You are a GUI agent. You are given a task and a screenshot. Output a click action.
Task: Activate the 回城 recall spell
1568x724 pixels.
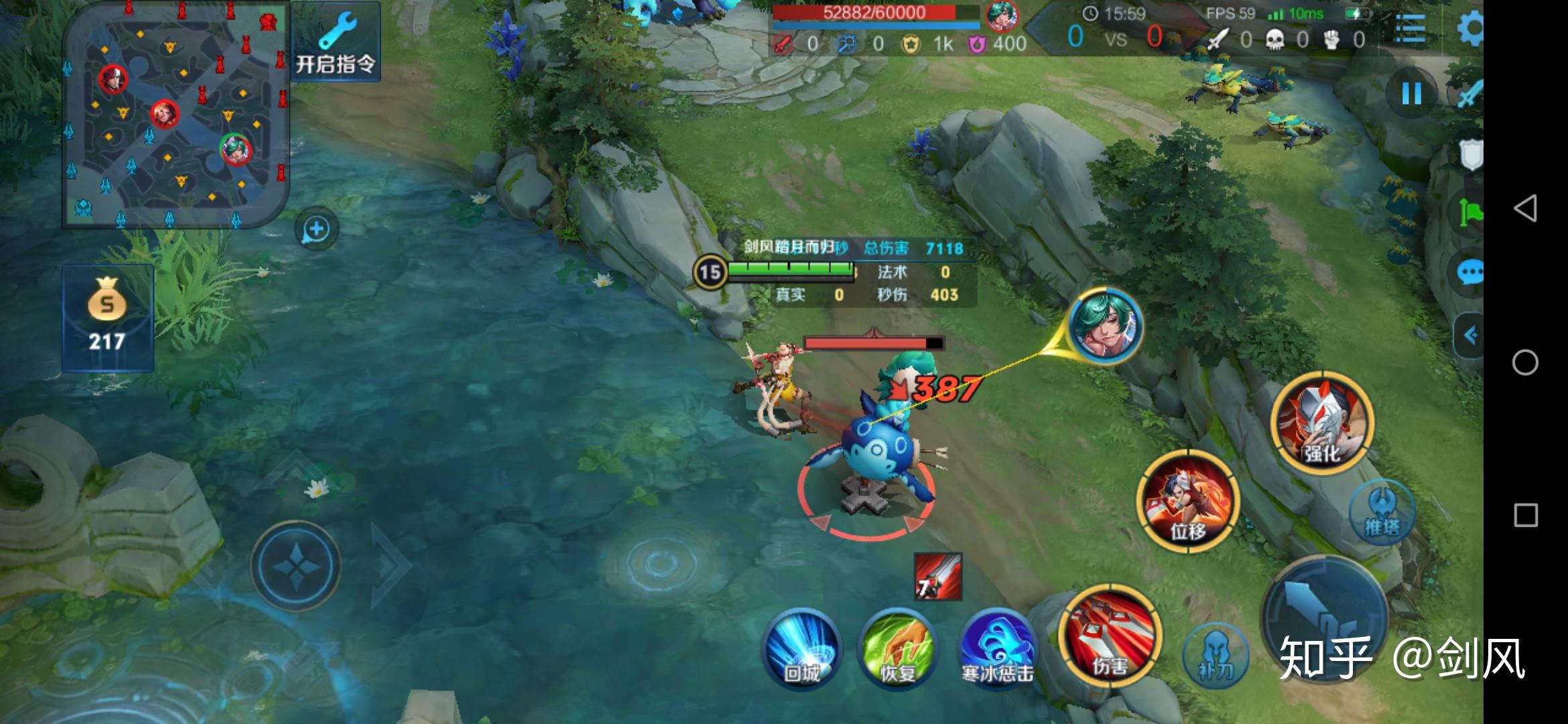(x=802, y=648)
